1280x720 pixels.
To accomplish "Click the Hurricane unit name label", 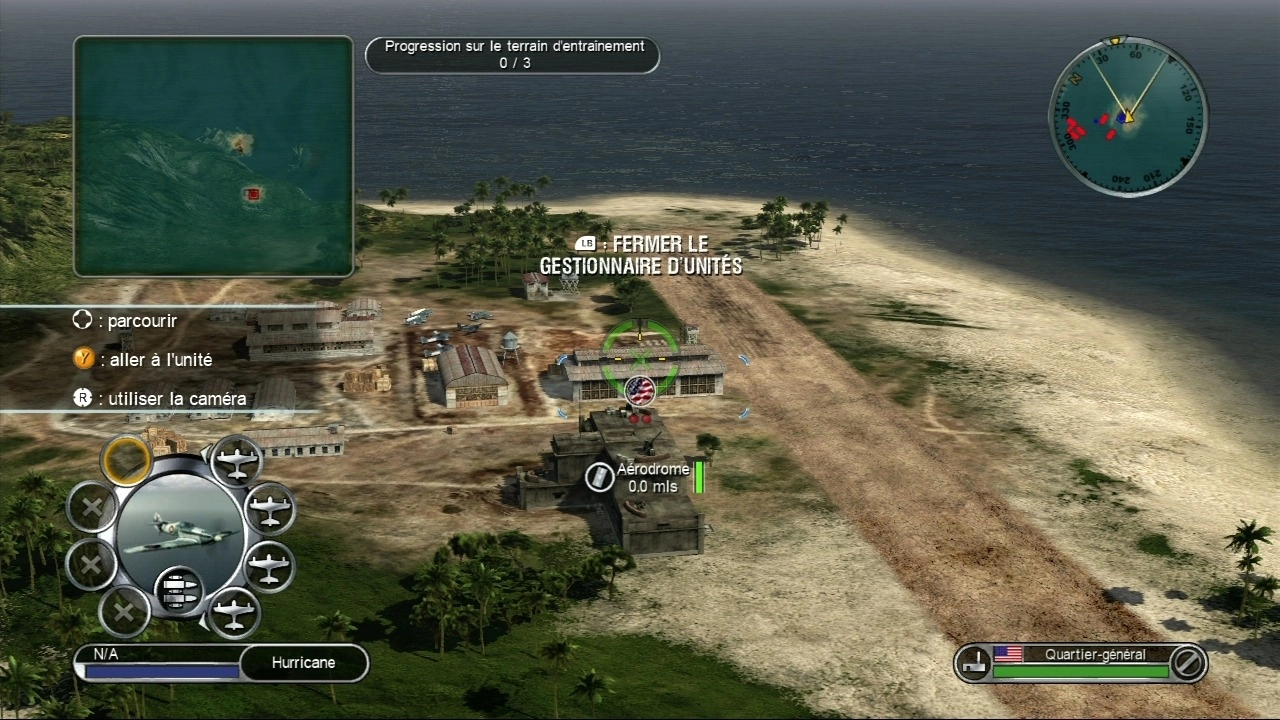I will 303,662.
